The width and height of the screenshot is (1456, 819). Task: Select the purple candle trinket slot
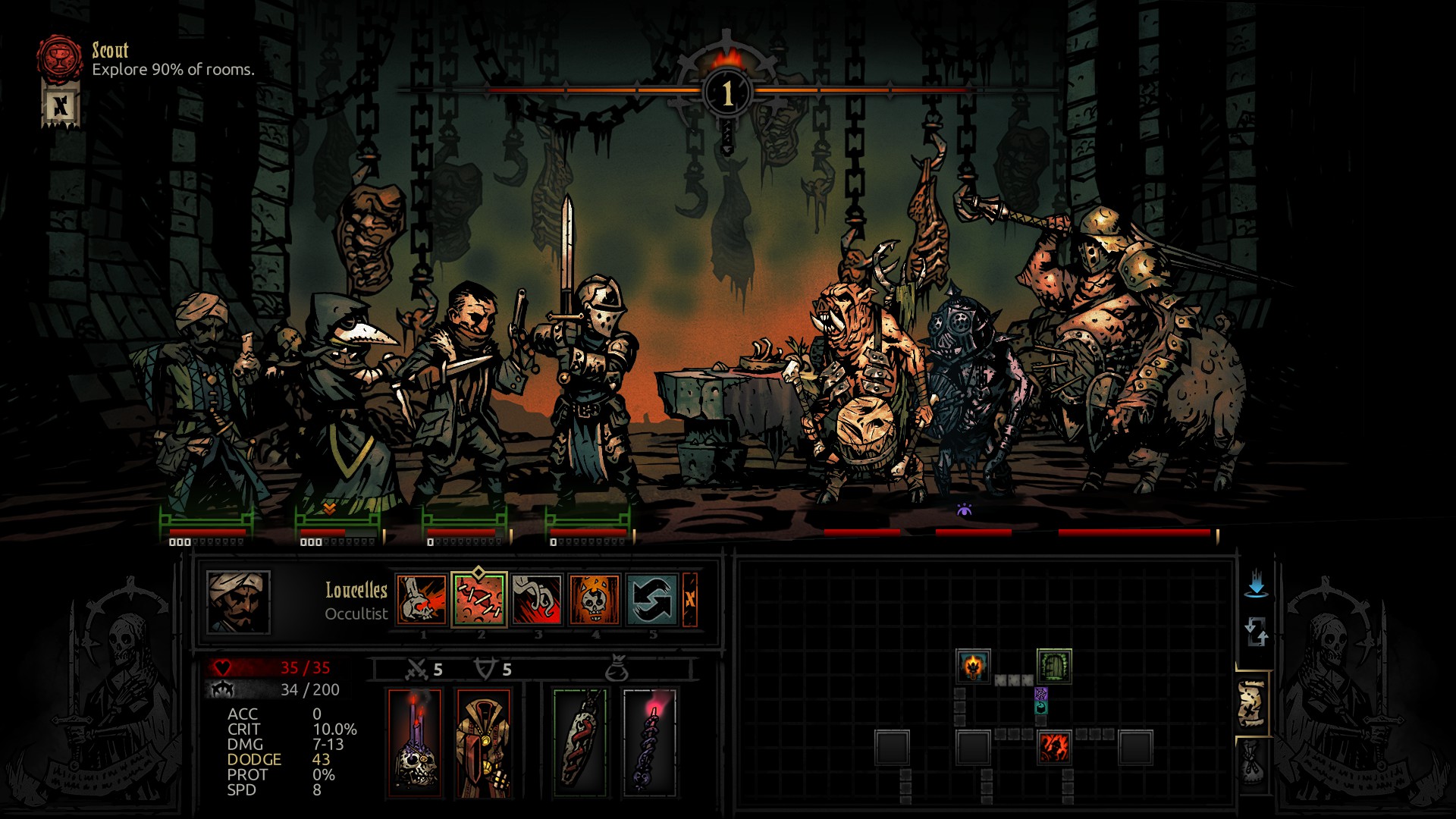(649, 743)
